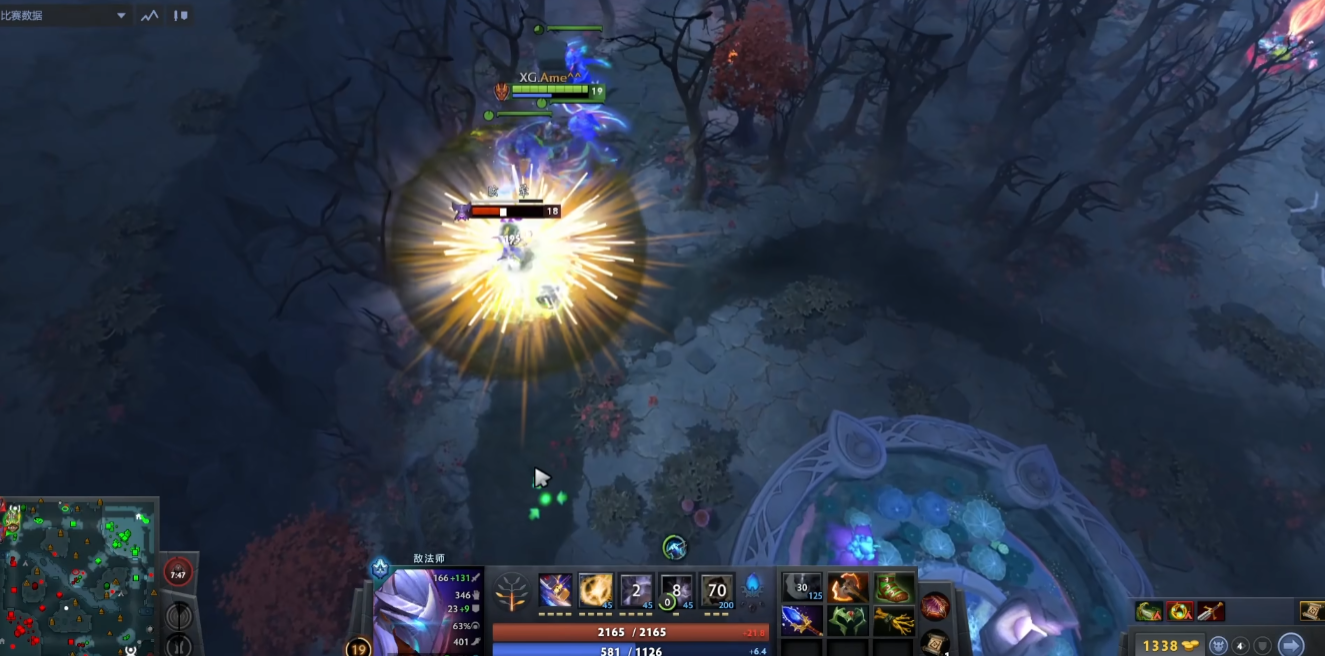This screenshot has width=1325, height=656.
Task: Click the red neutral item slot
Action: (935, 606)
